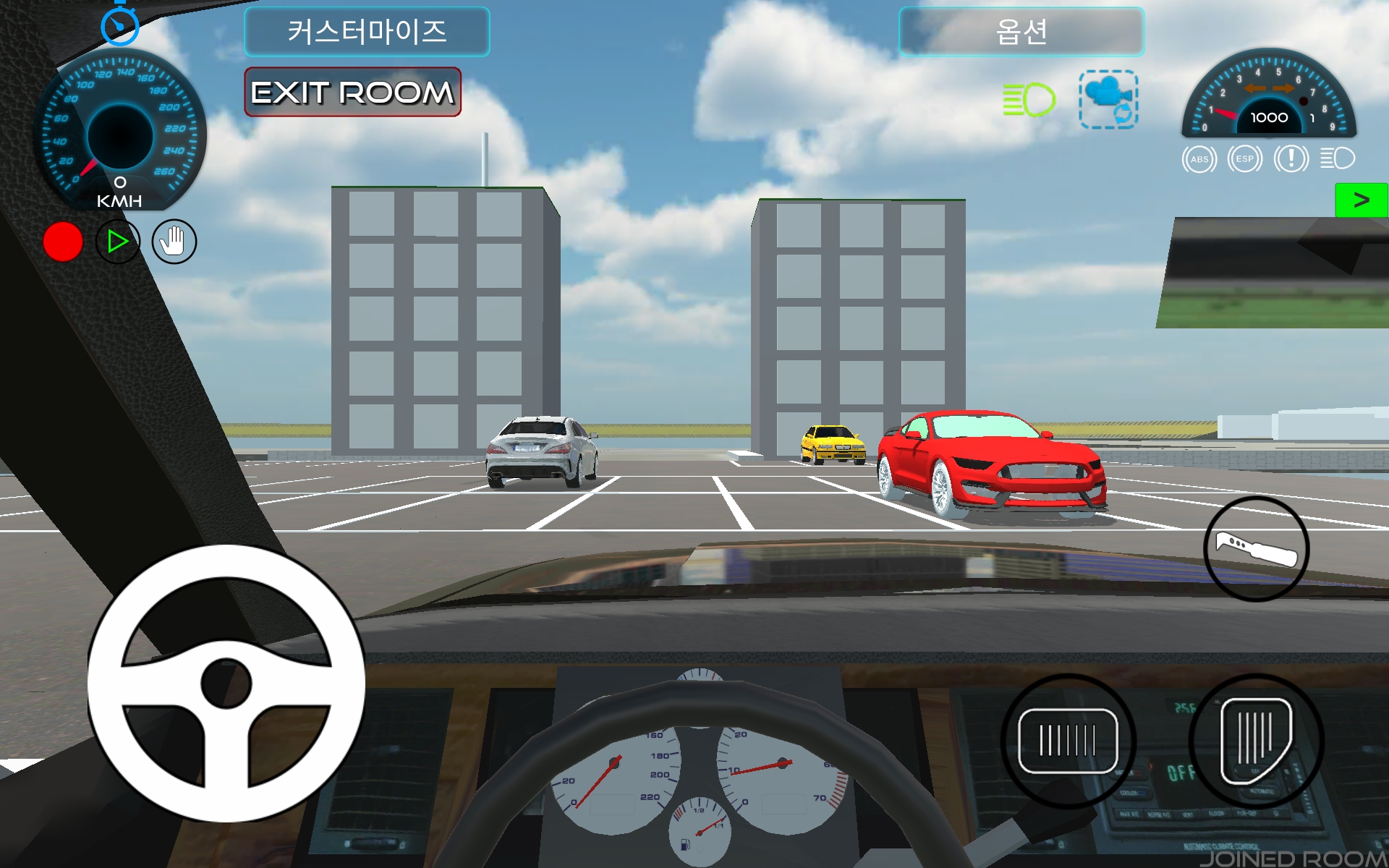1389x868 pixels.
Task: Tap the brake pedal button
Action: 1068,741
